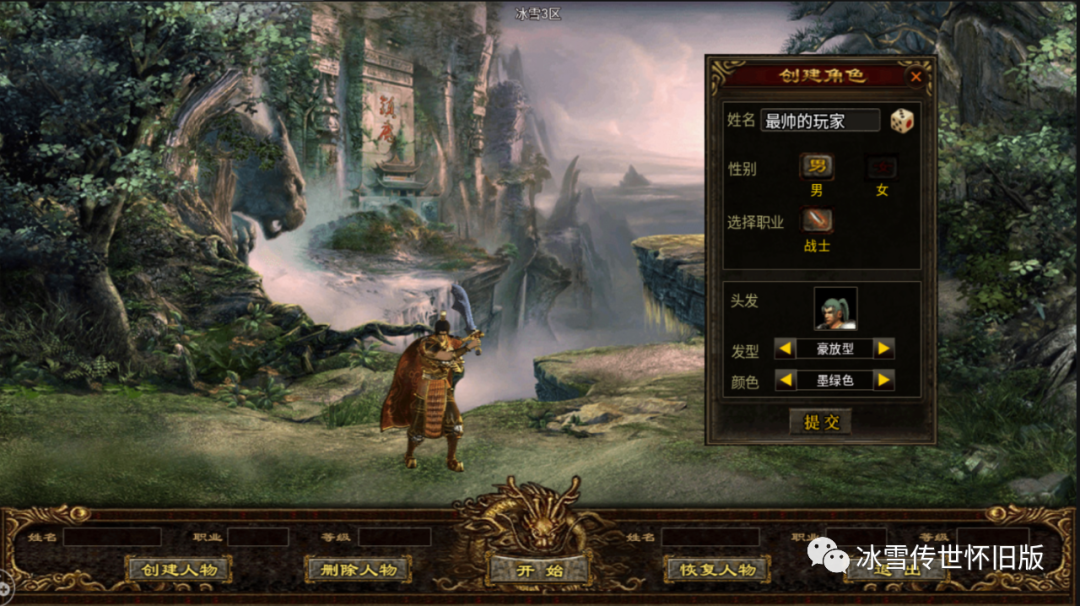
Task: Roll the dice for a random name
Action: (x=902, y=121)
